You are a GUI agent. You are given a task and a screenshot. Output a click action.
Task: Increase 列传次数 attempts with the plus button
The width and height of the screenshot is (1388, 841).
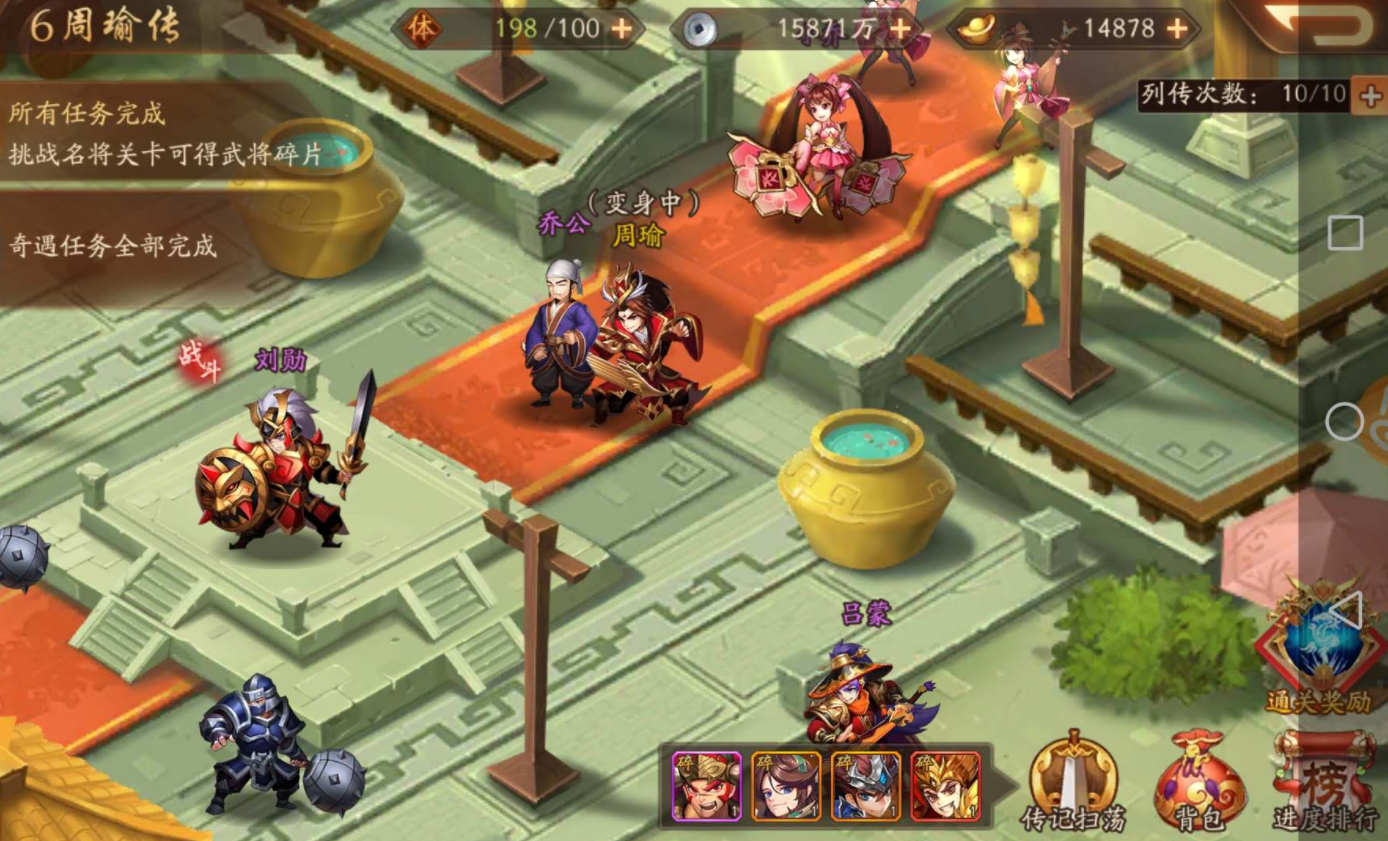(x=1368, y=95)
